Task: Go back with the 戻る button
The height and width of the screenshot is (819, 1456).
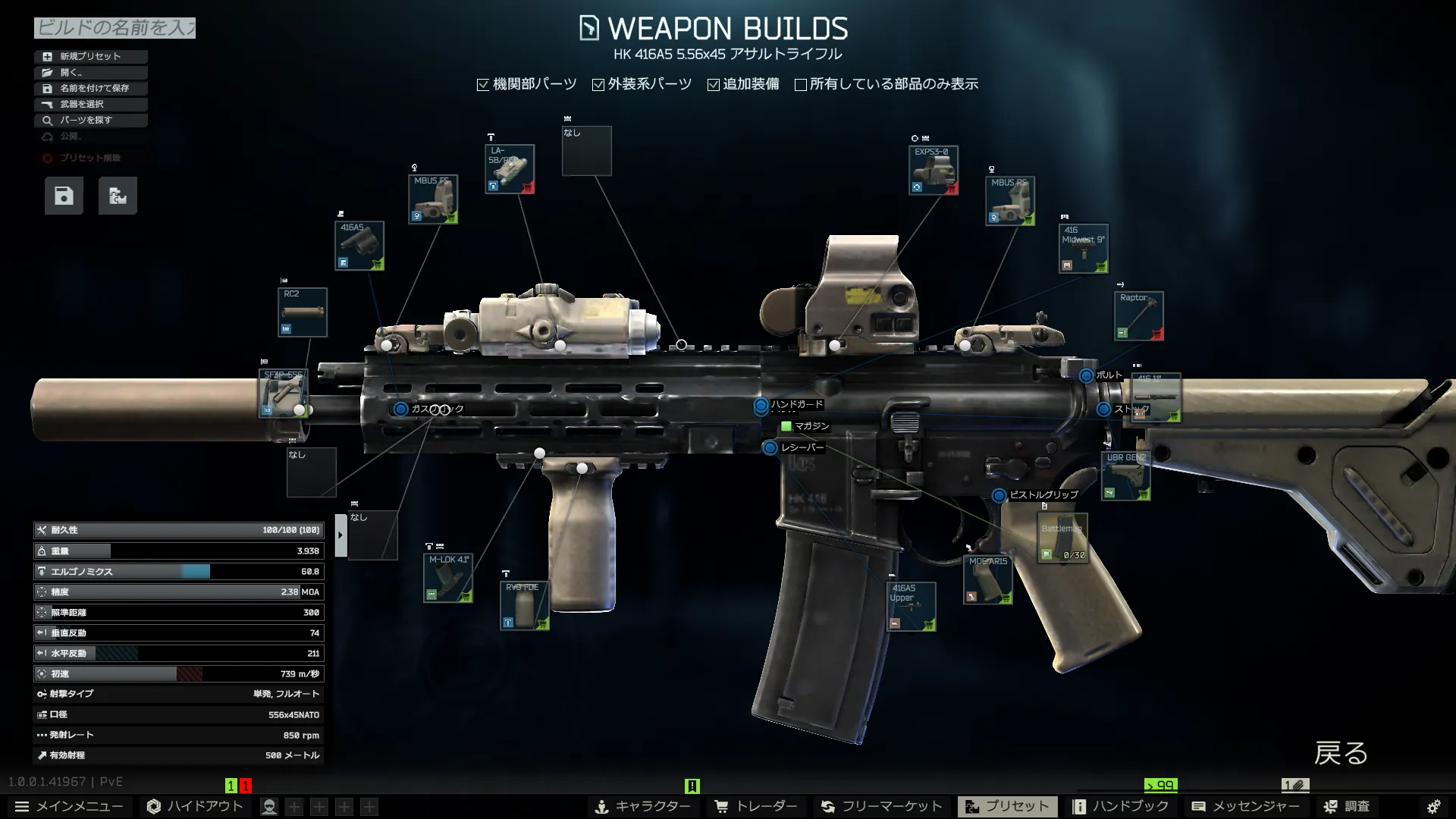Action: pyautogui.click(x=1340, y=753)
